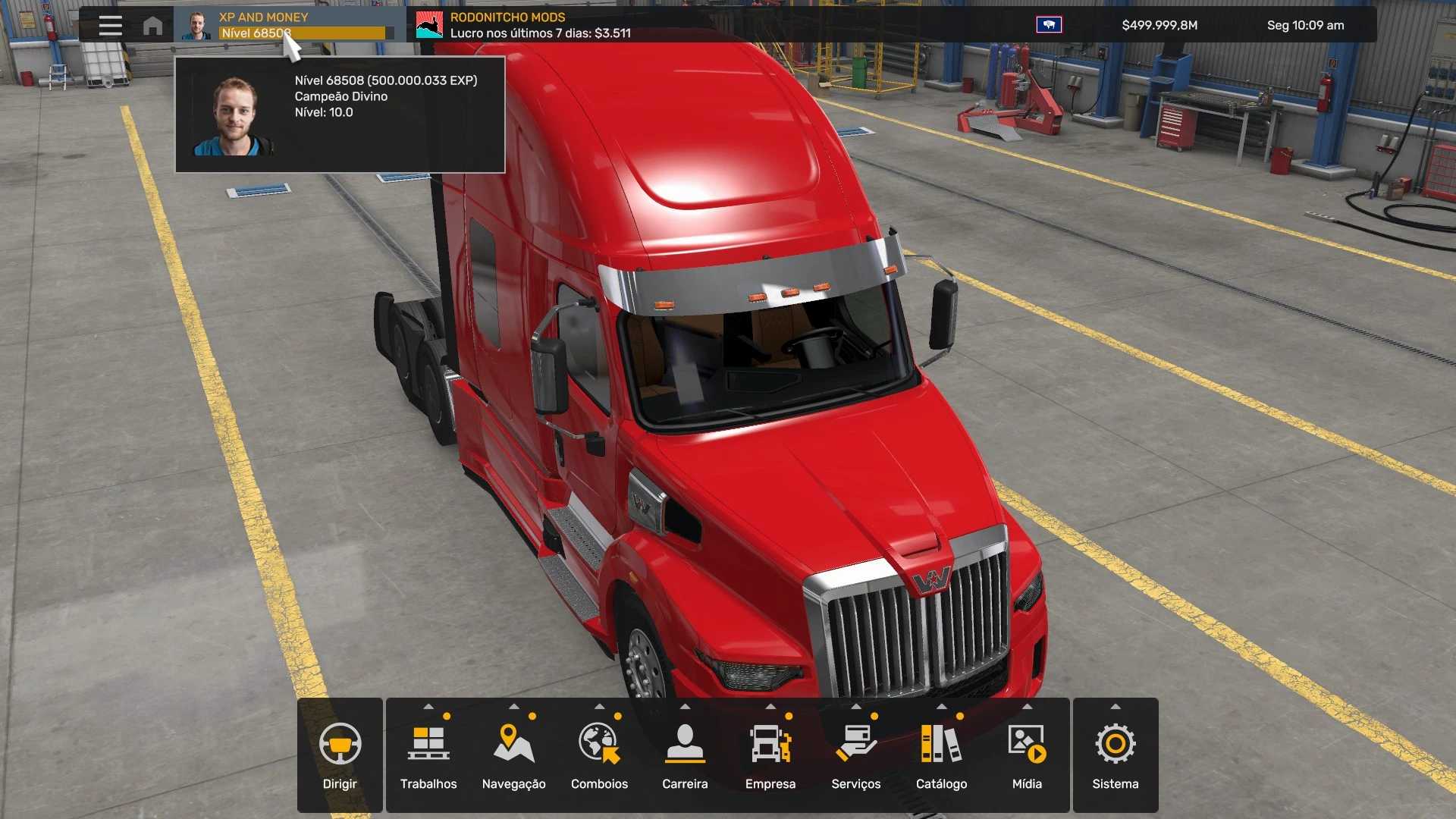The height and width of the screenshot is (819, 1456).
Task: Show the Carreira career menu
Action: [x=685, y=755]
